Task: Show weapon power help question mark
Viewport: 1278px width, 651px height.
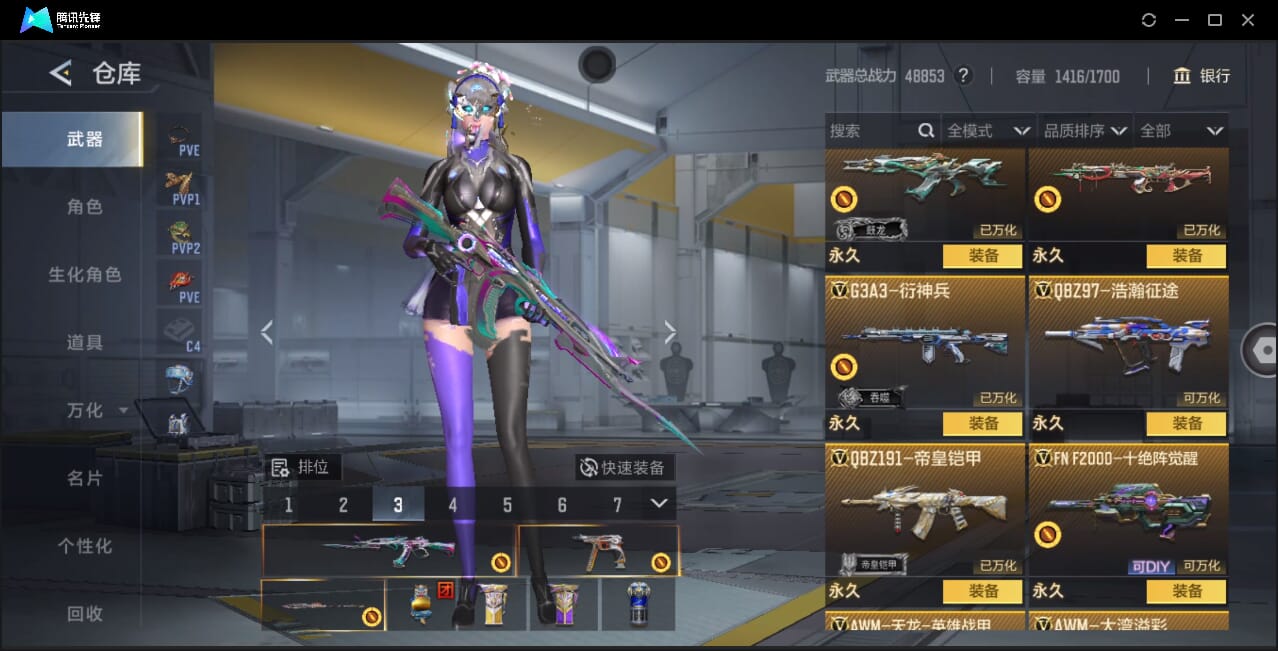Action: click(x=964, y=76)
